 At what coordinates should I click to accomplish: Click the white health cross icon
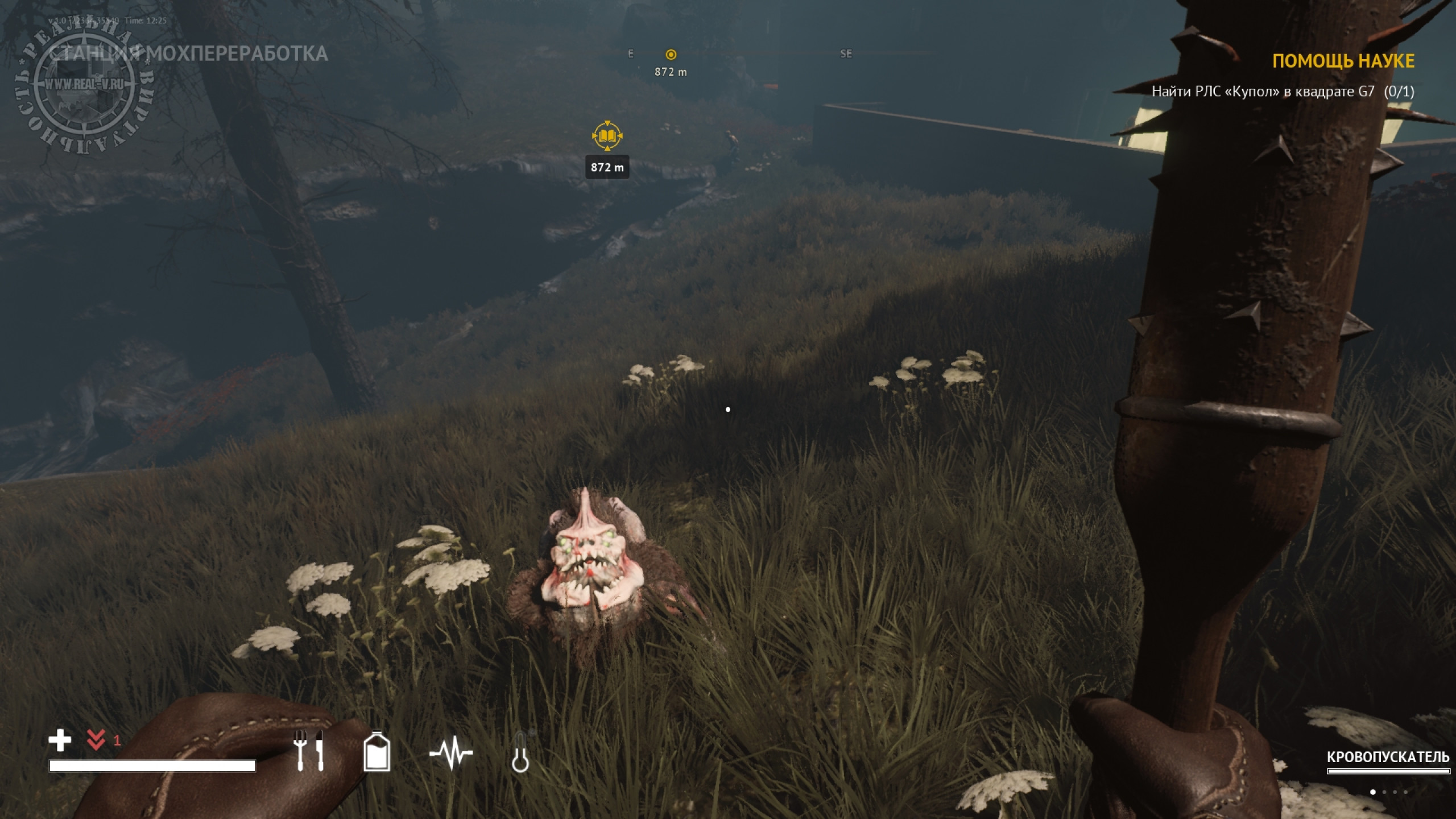[60, 741]
